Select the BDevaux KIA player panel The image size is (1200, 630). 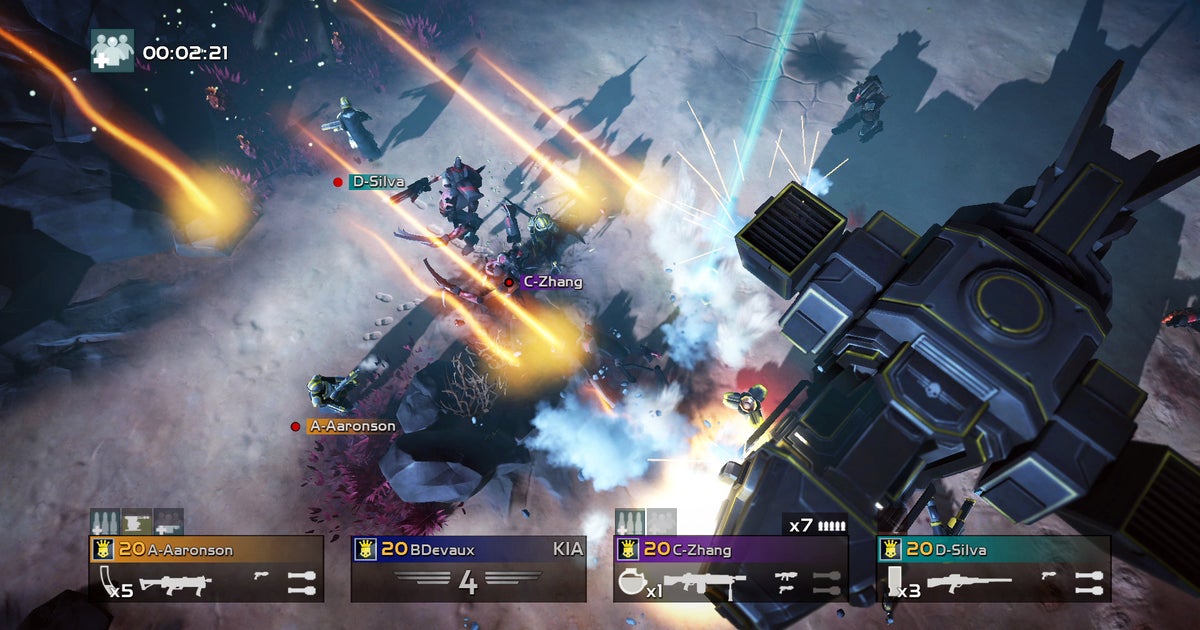pyautogui.click(x=468, y=569)
